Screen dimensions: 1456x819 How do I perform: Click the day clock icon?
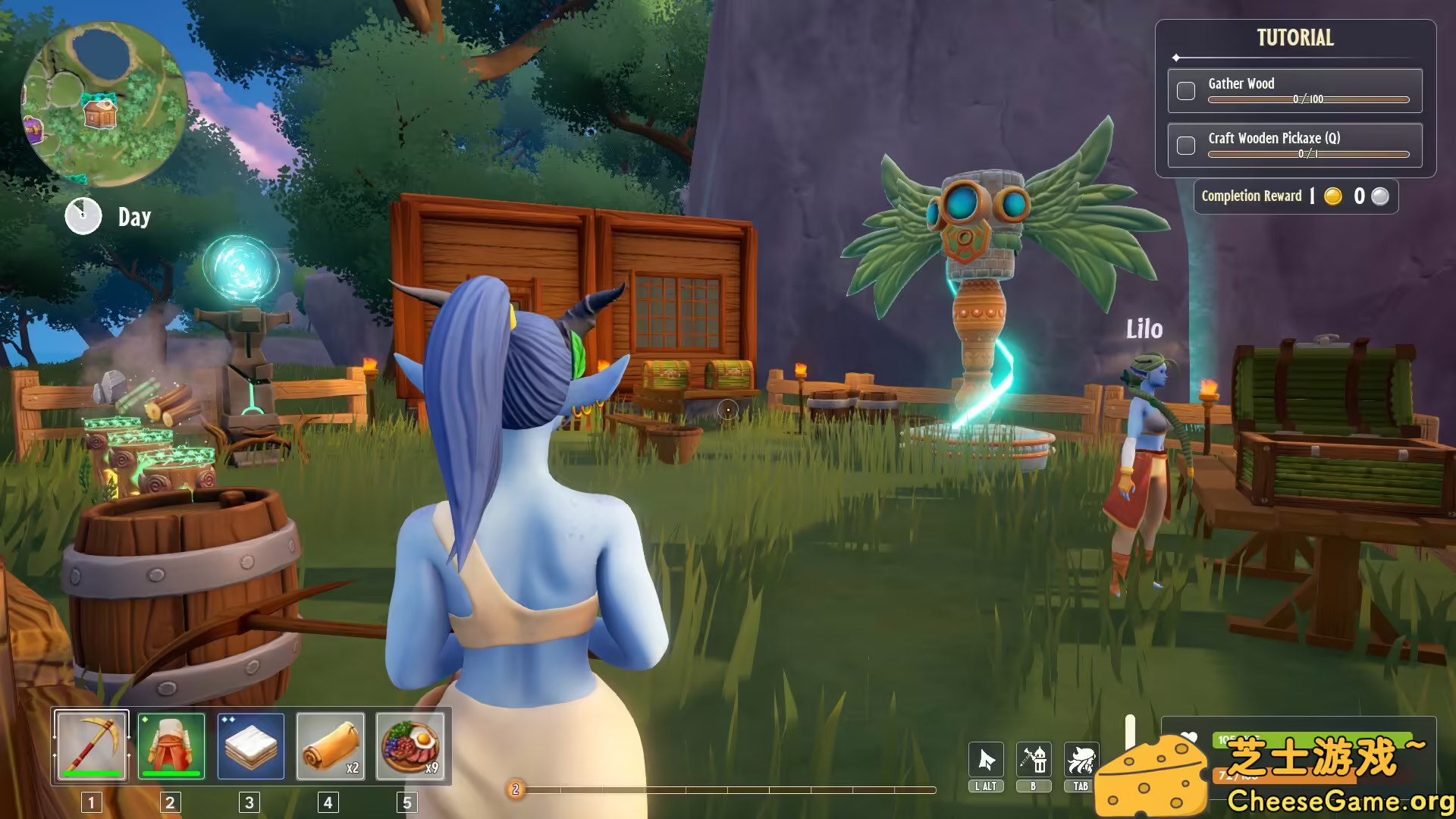pos(83,217)
